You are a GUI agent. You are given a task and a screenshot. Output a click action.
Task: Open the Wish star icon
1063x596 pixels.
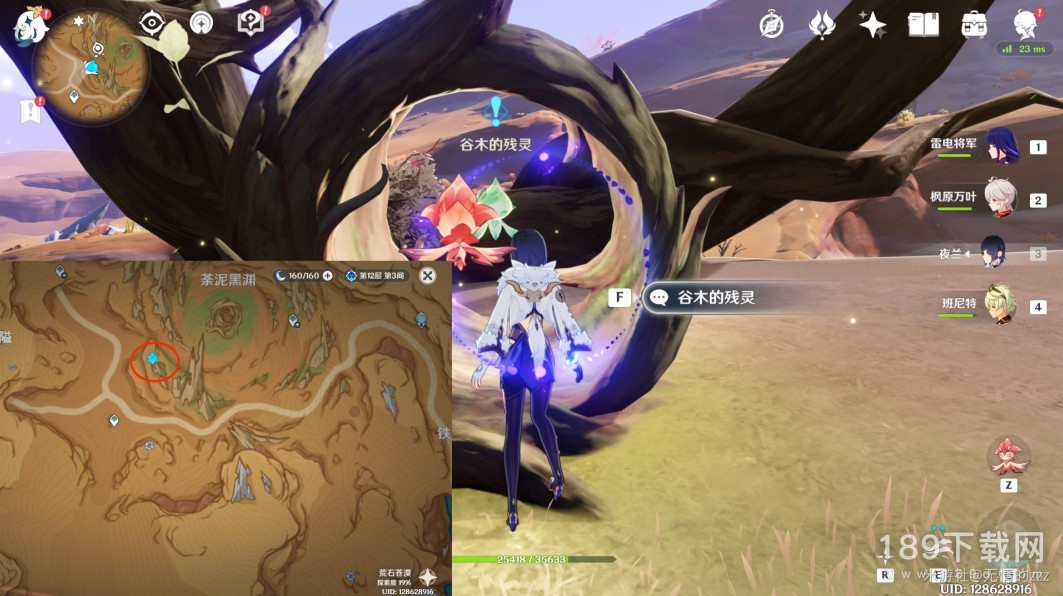(872, 25)
